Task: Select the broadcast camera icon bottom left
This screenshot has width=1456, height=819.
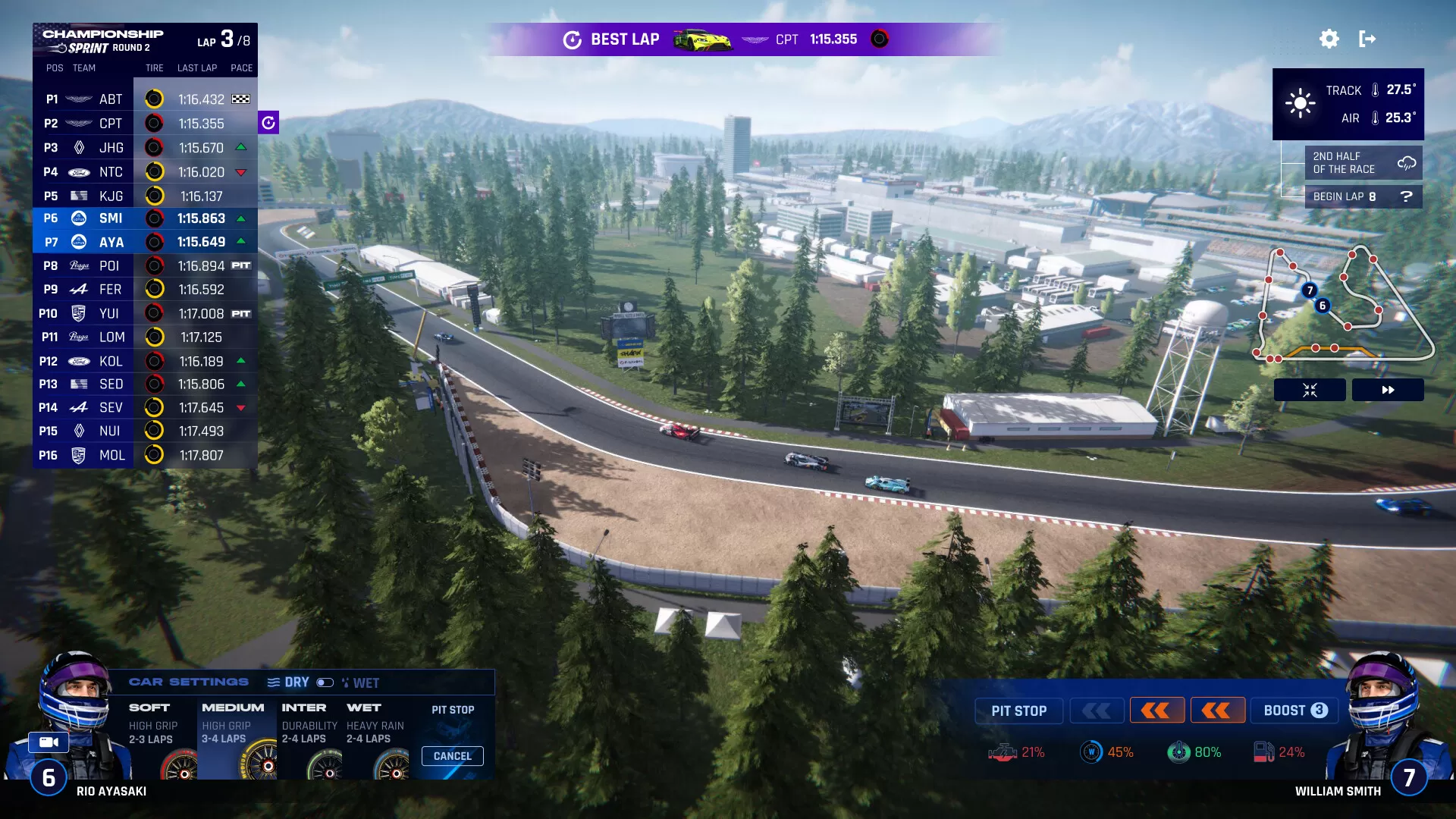Action: tap(48, 742)
